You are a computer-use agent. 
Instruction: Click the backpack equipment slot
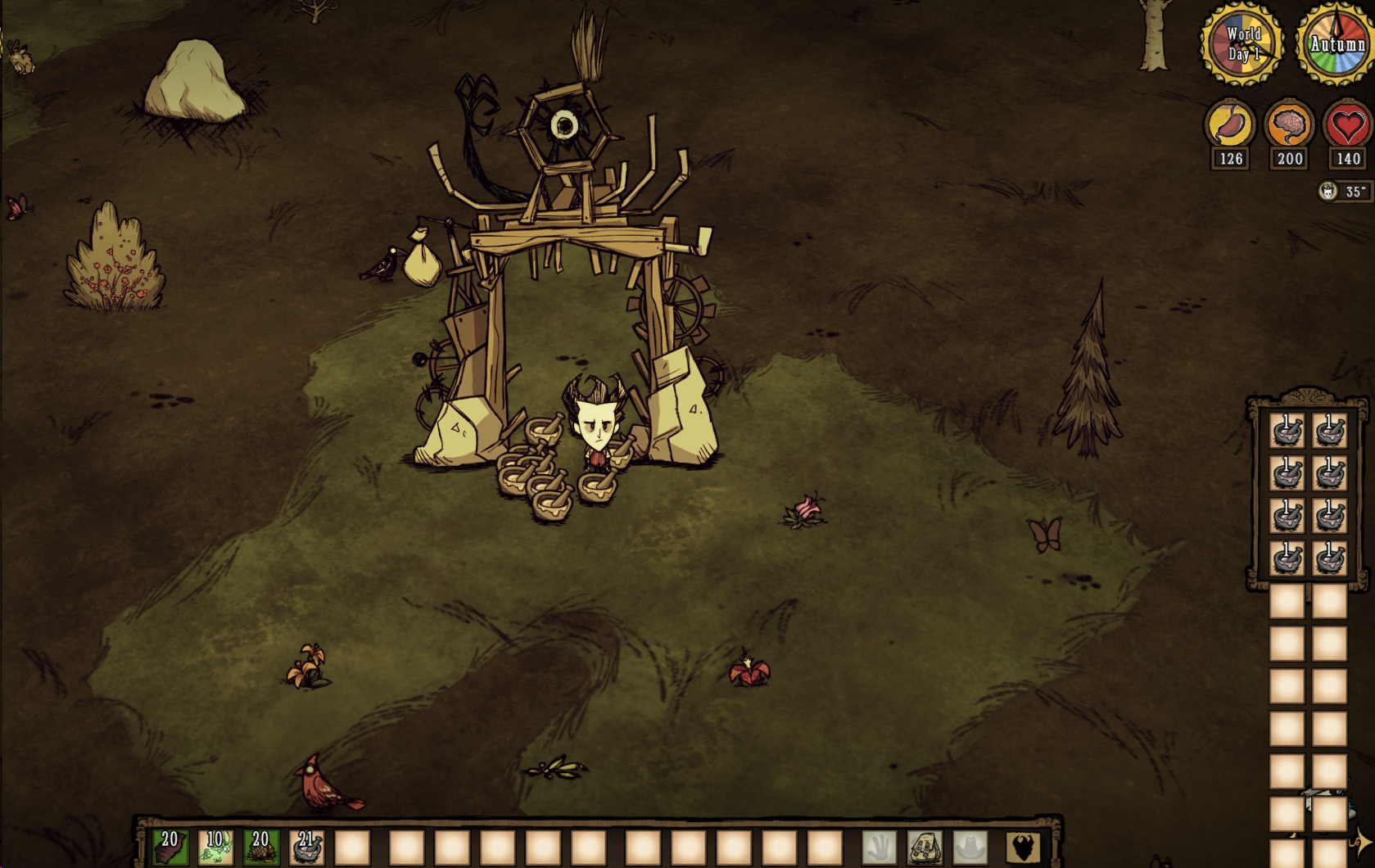[925, 848]
